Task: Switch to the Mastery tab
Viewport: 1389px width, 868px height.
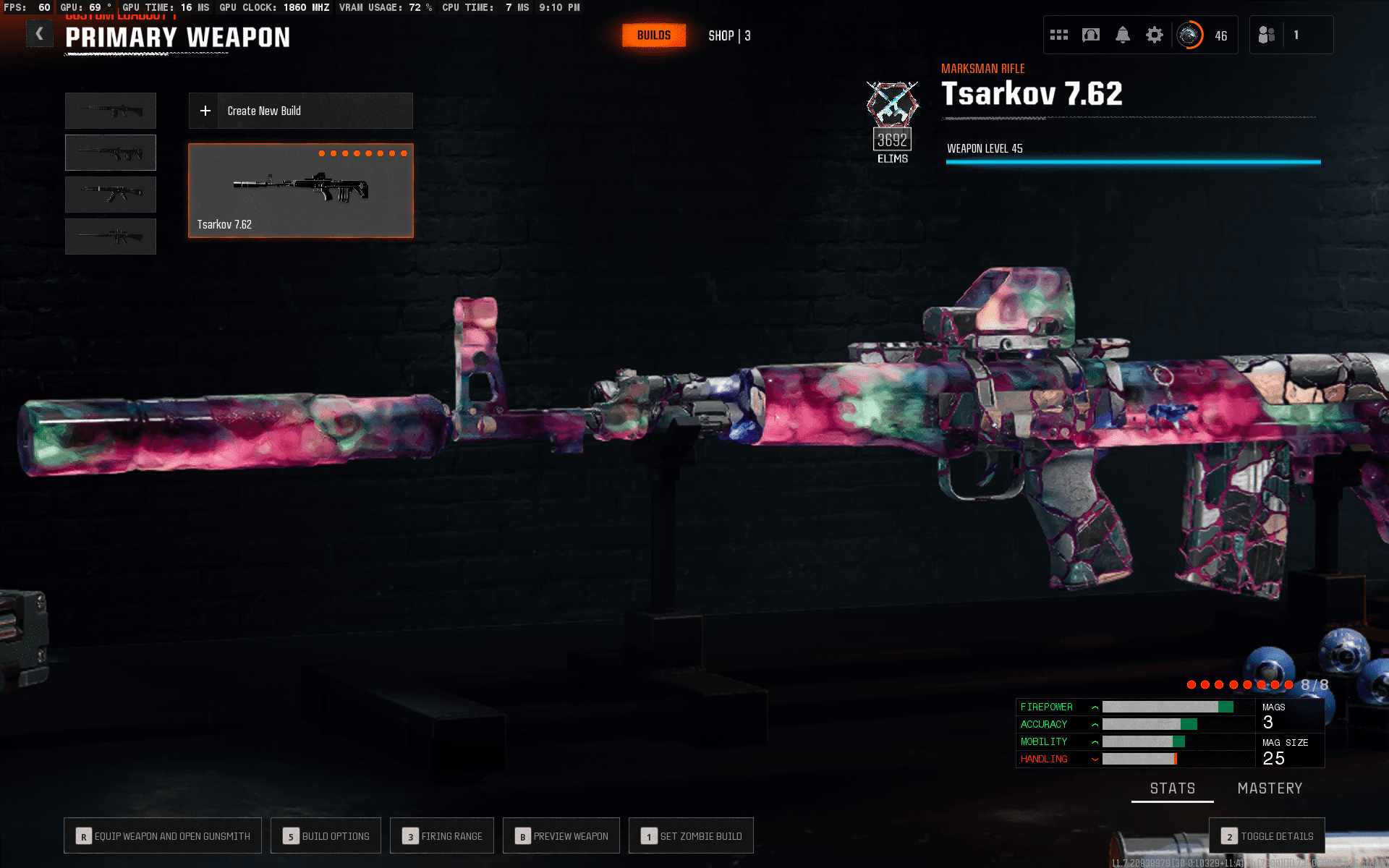Action: coord(1270,788)
